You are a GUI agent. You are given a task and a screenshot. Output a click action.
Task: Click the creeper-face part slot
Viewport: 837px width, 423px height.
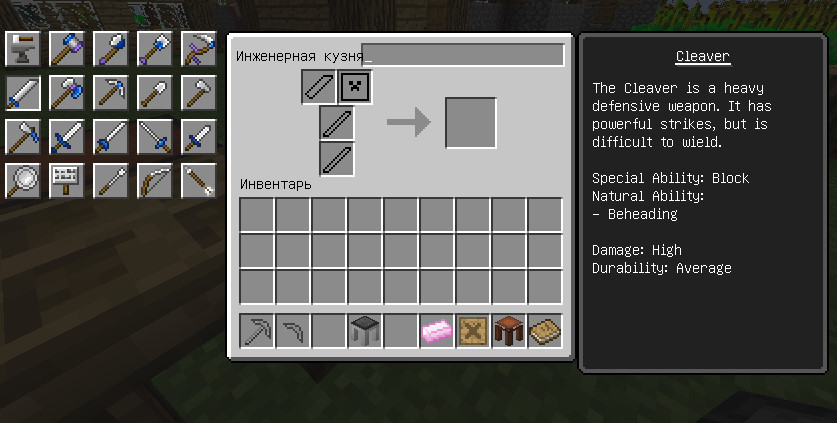356,88
